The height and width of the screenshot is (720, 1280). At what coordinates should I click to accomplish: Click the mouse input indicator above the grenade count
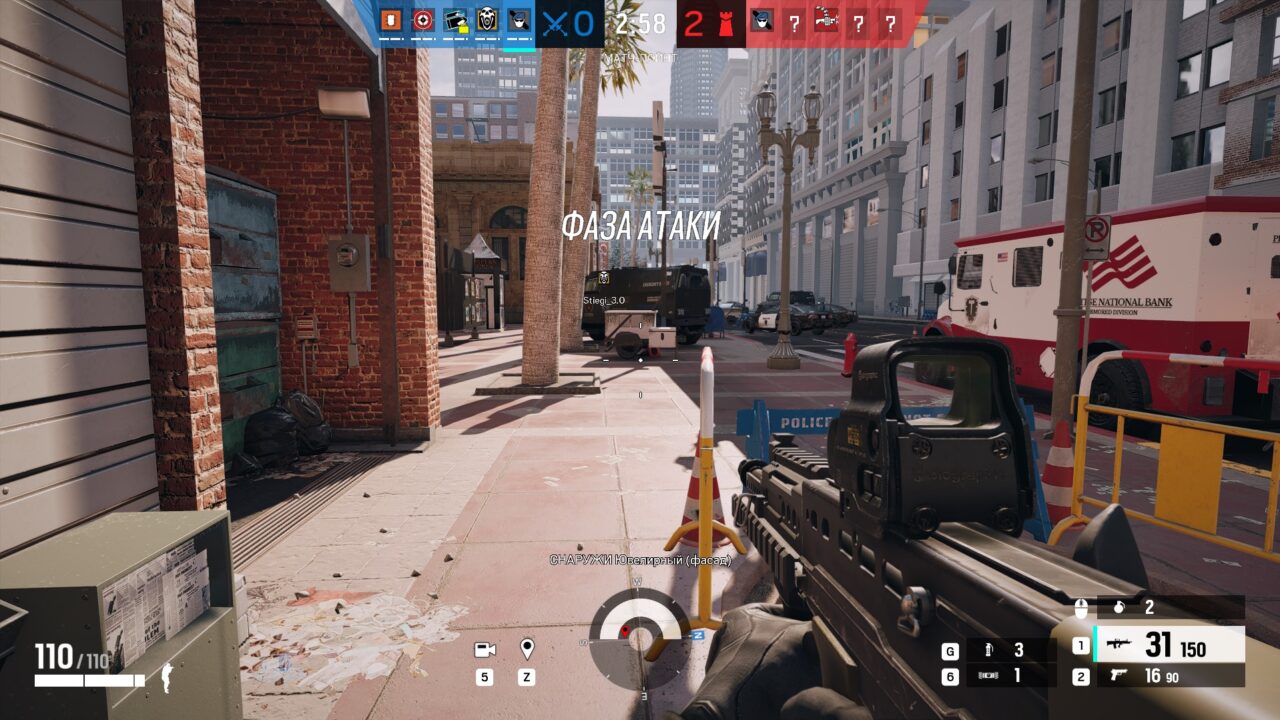(x=1081, y=608)
